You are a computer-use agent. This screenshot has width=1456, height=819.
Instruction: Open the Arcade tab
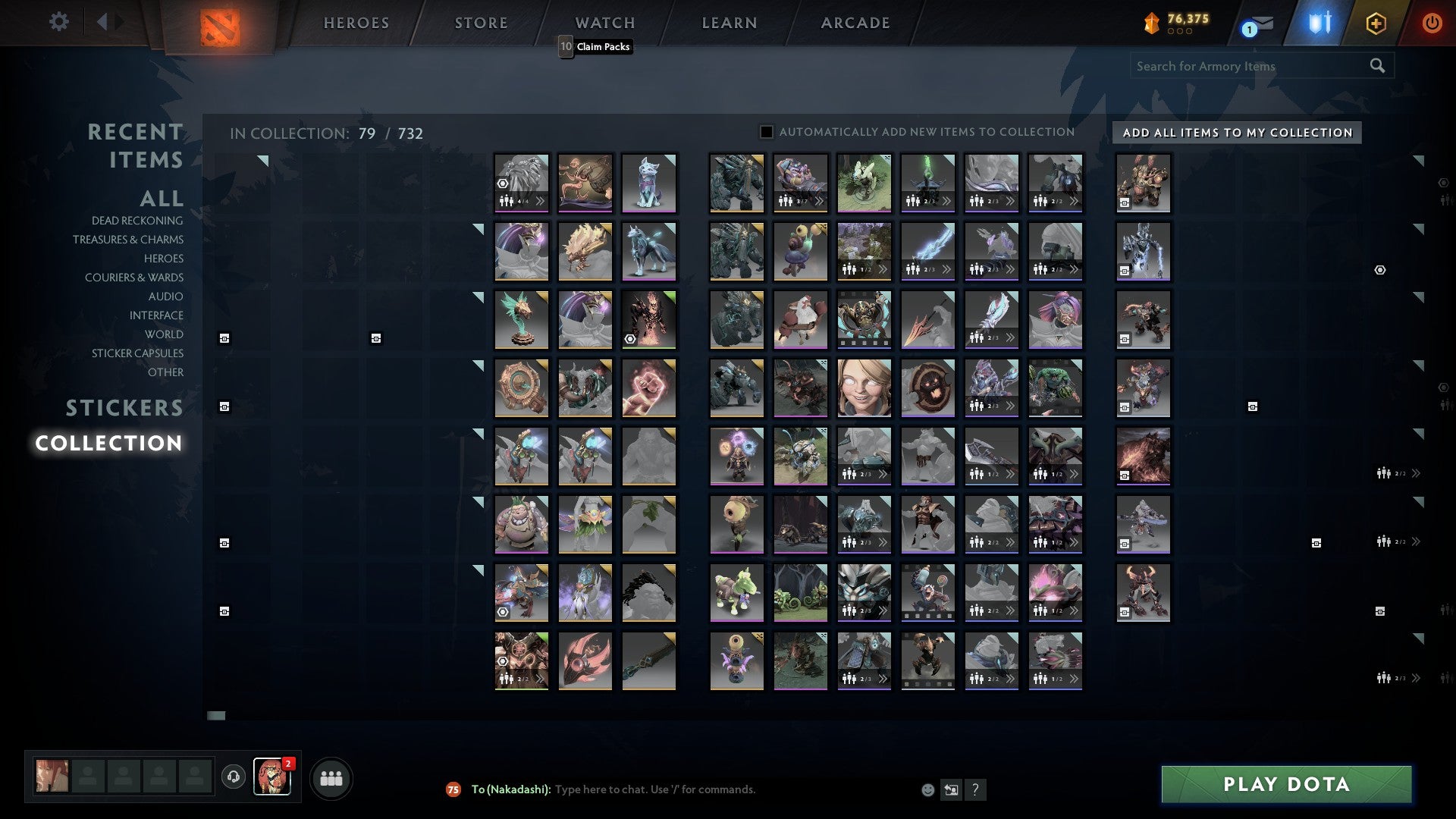855,23
